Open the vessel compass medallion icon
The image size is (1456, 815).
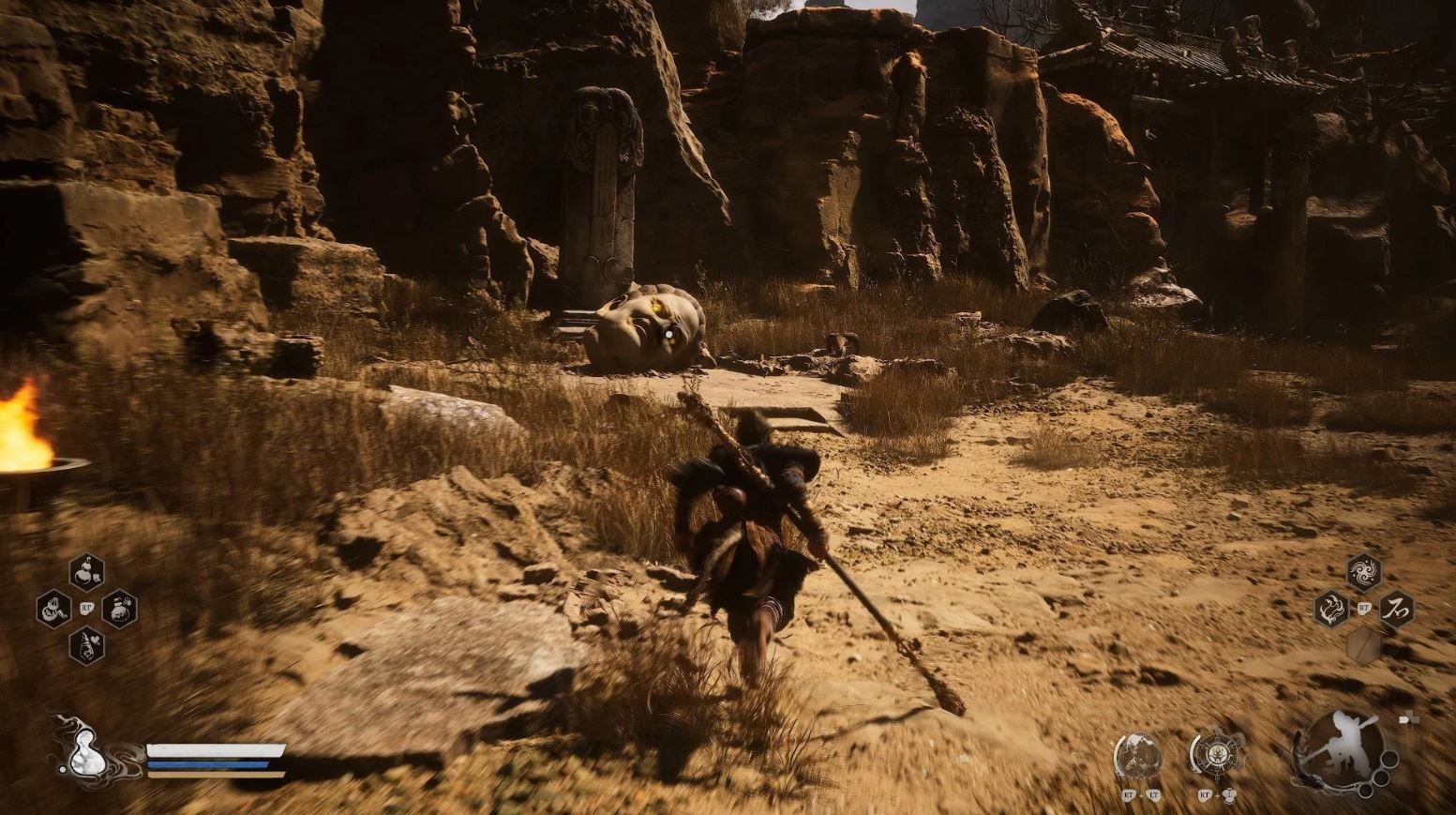[1217, 754]
